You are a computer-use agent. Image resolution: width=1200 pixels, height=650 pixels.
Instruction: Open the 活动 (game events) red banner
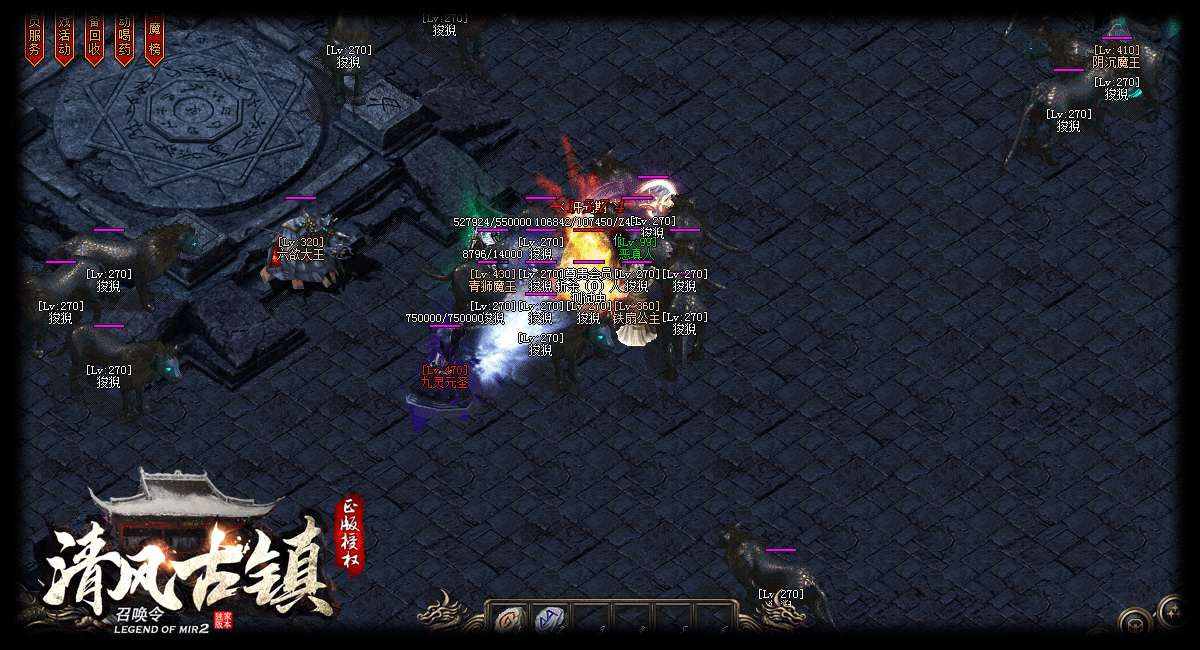tap(65, 40)
